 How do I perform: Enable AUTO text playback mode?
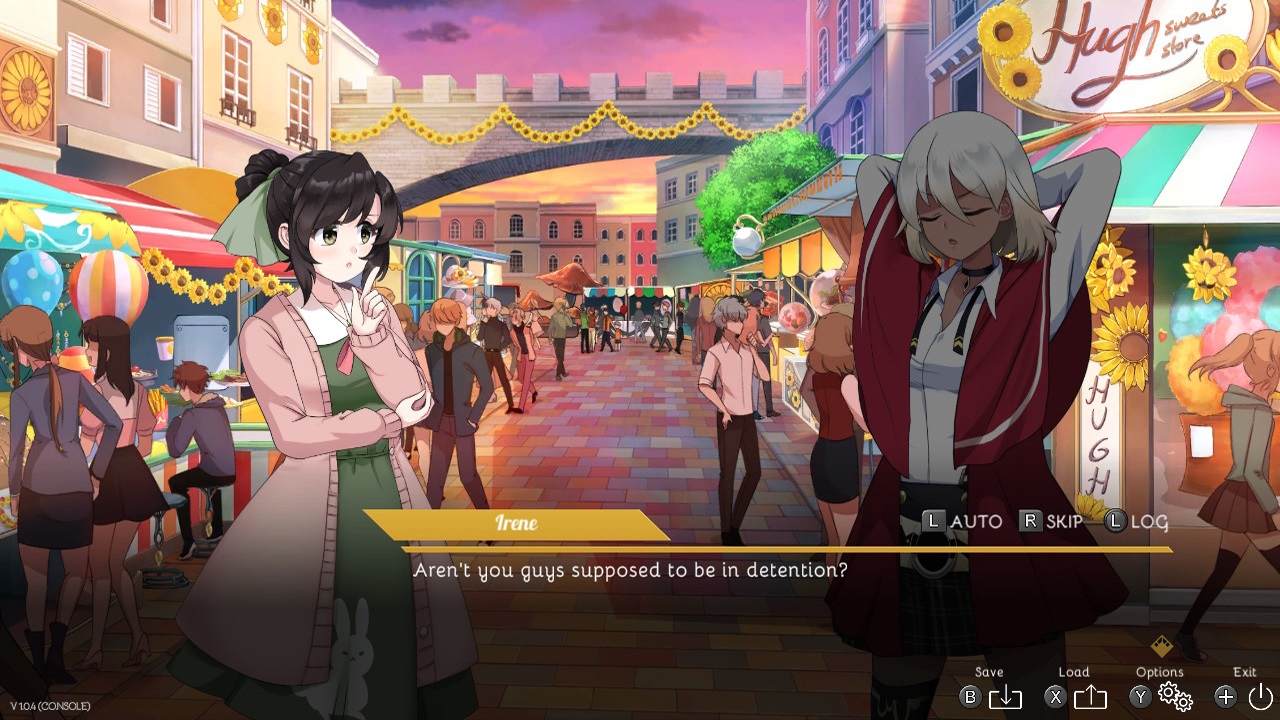coord(977,521)
